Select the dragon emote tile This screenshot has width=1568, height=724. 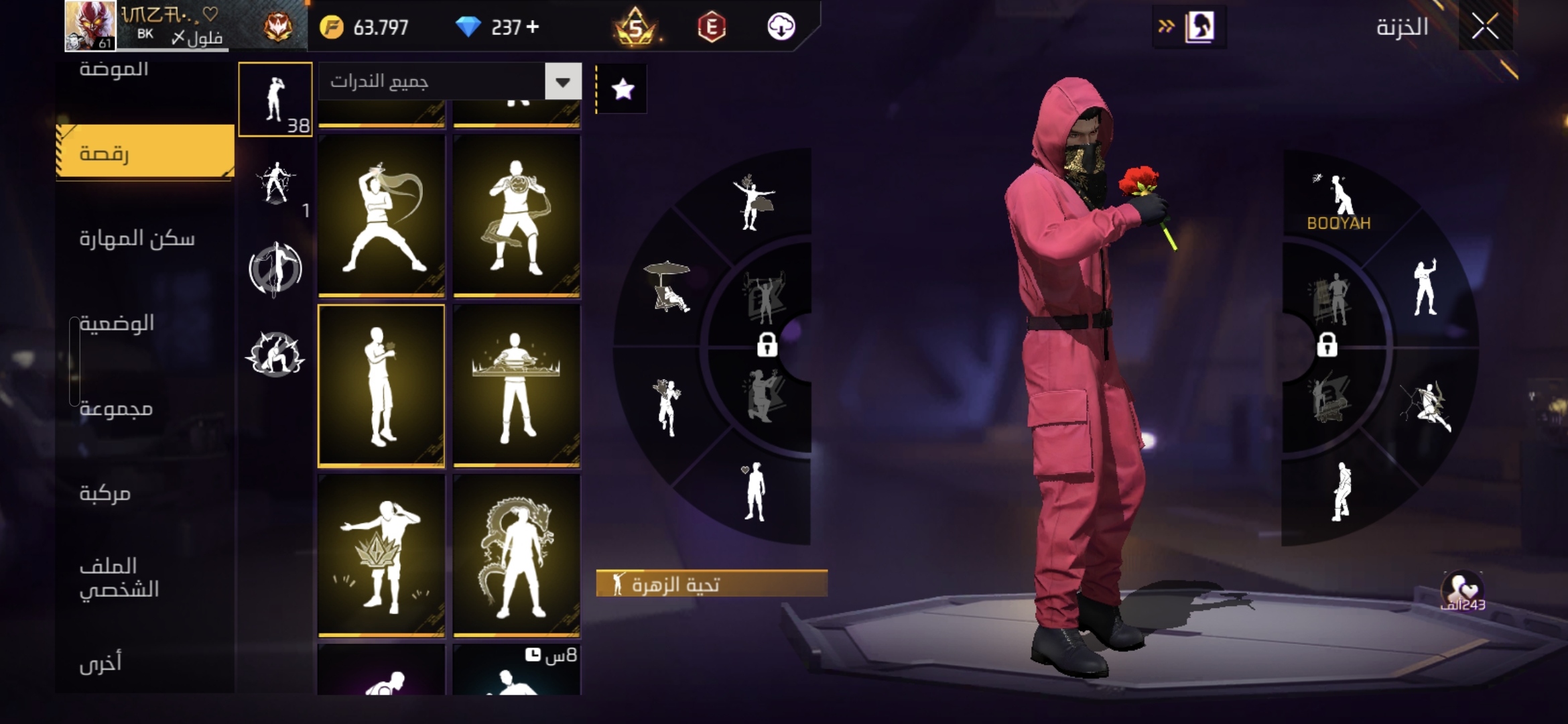pyautogui.click(x=517, y=555)
